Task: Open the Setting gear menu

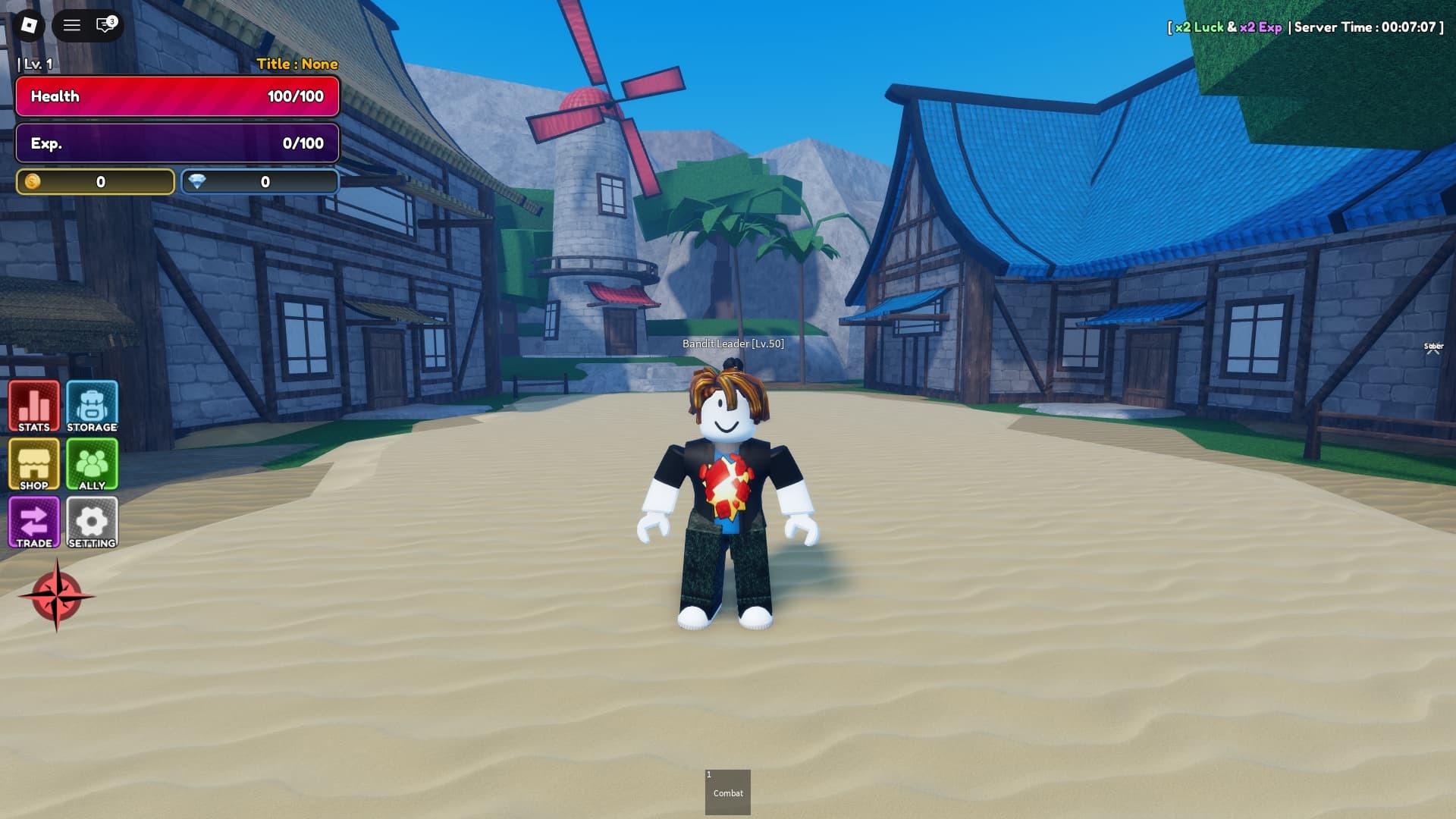Action: pyautogui.click(x=92, y=522)
